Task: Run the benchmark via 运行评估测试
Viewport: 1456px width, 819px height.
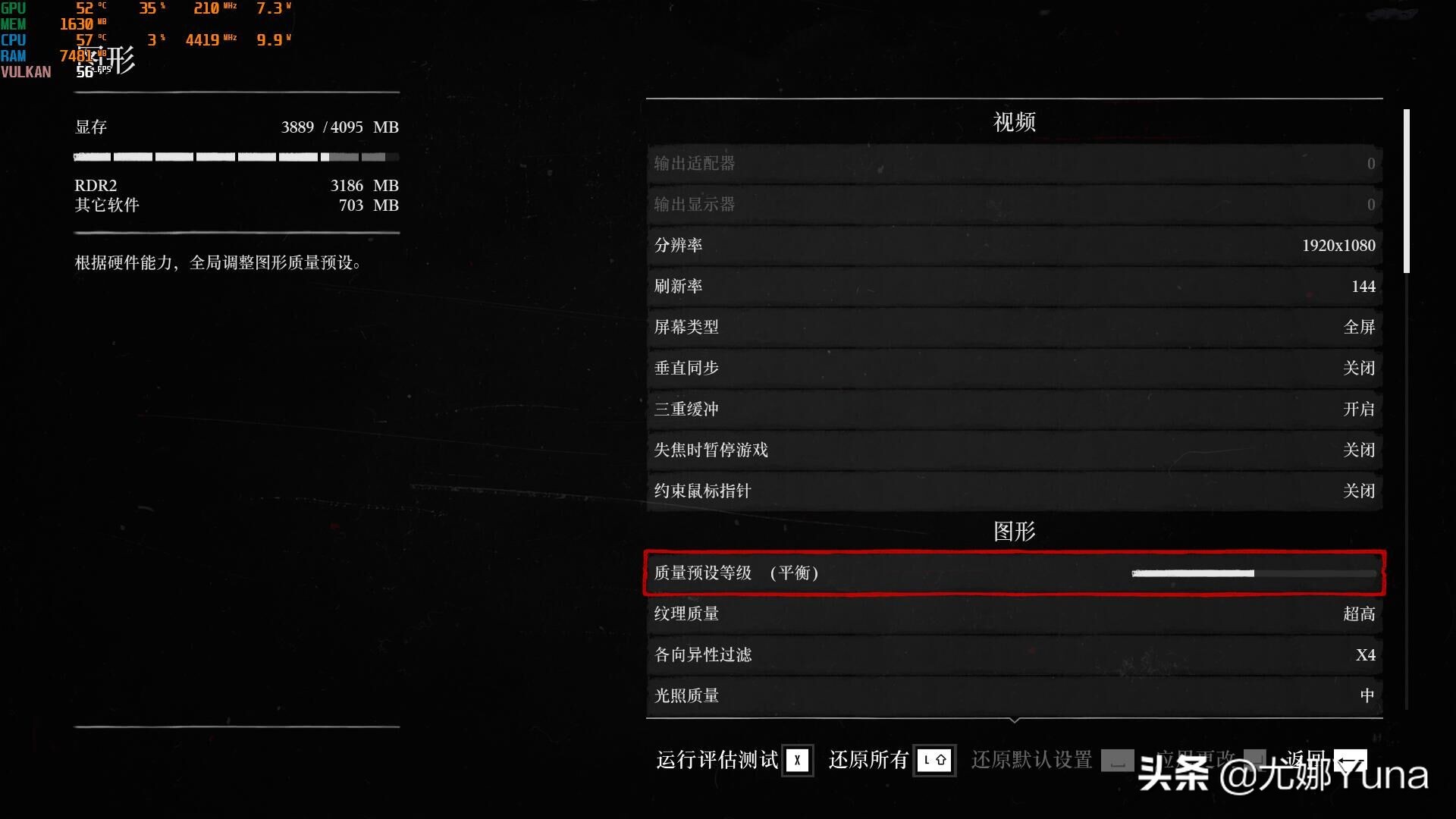Action: (x=715, y=760)
